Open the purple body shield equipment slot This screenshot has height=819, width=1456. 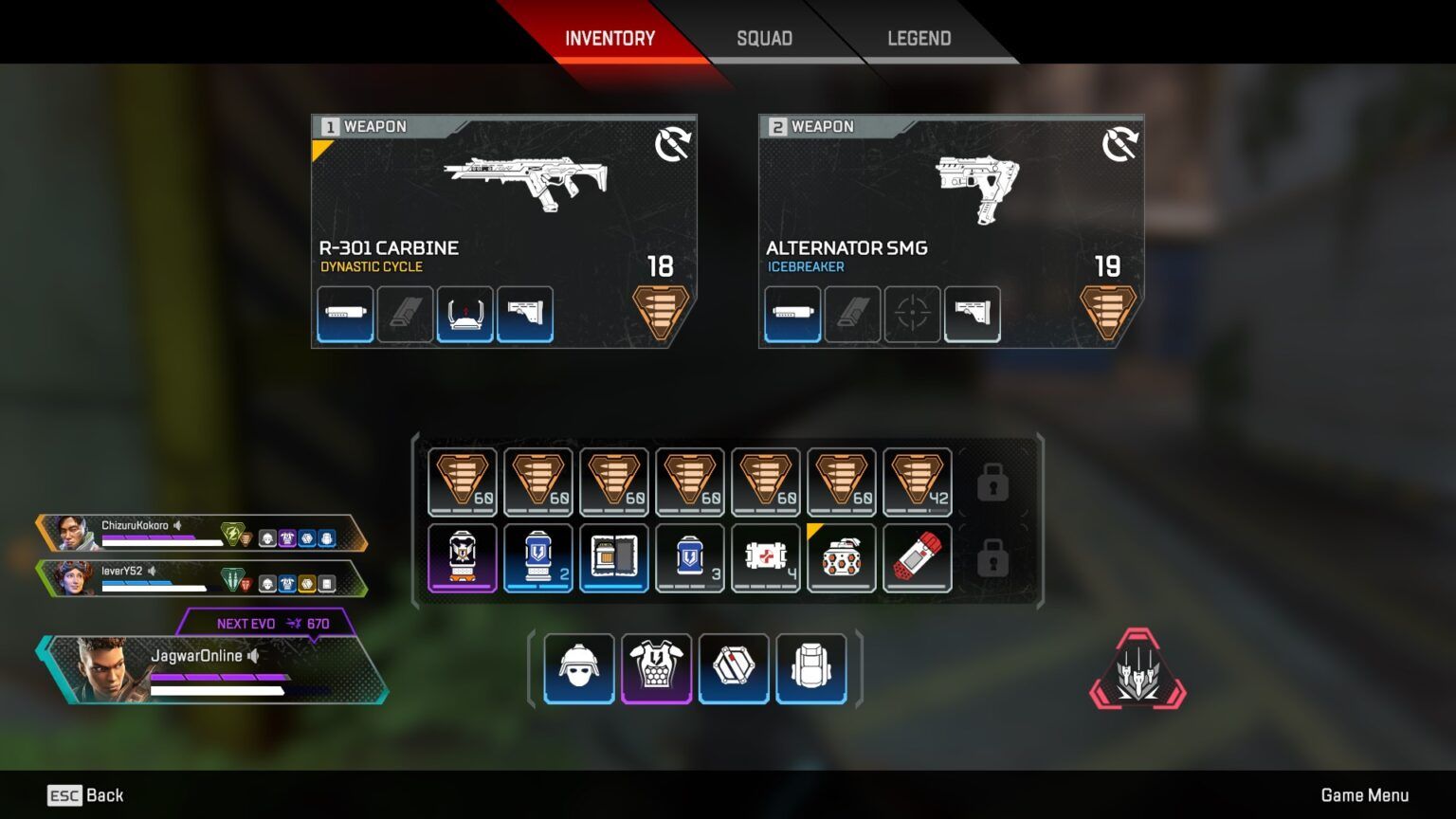(656, 667)
